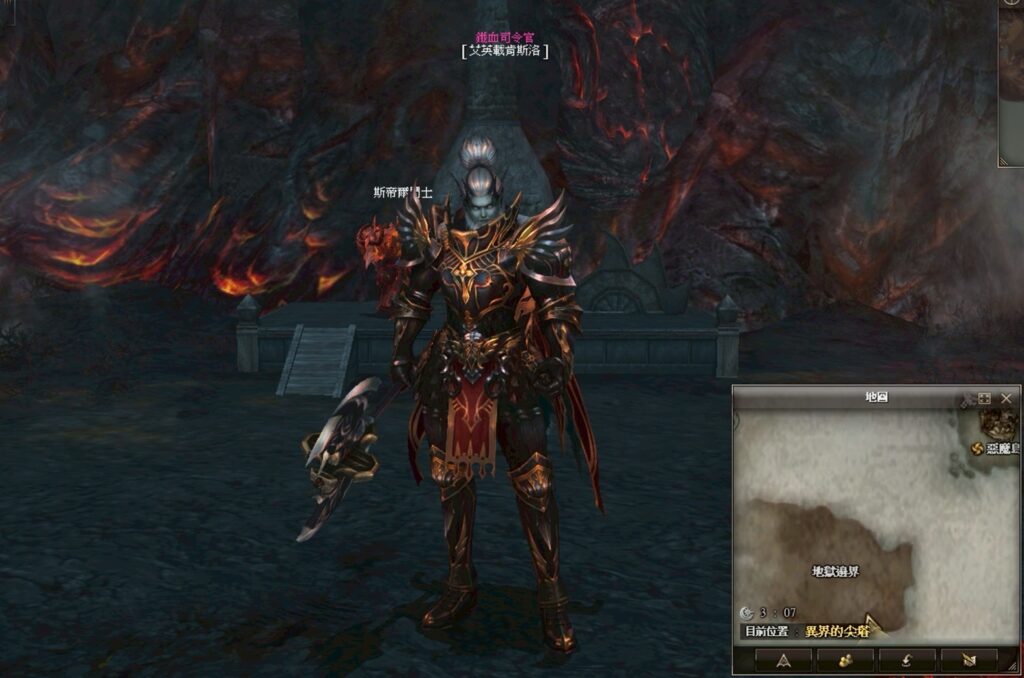Click the folded map icon button
The image size is (1024, 678).
pos(968,660)
